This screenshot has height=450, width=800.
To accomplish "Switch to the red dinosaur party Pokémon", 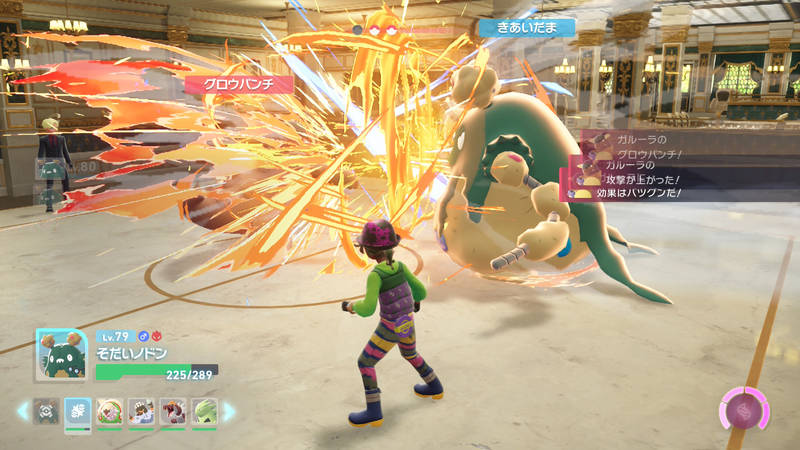I will [173, 411].
